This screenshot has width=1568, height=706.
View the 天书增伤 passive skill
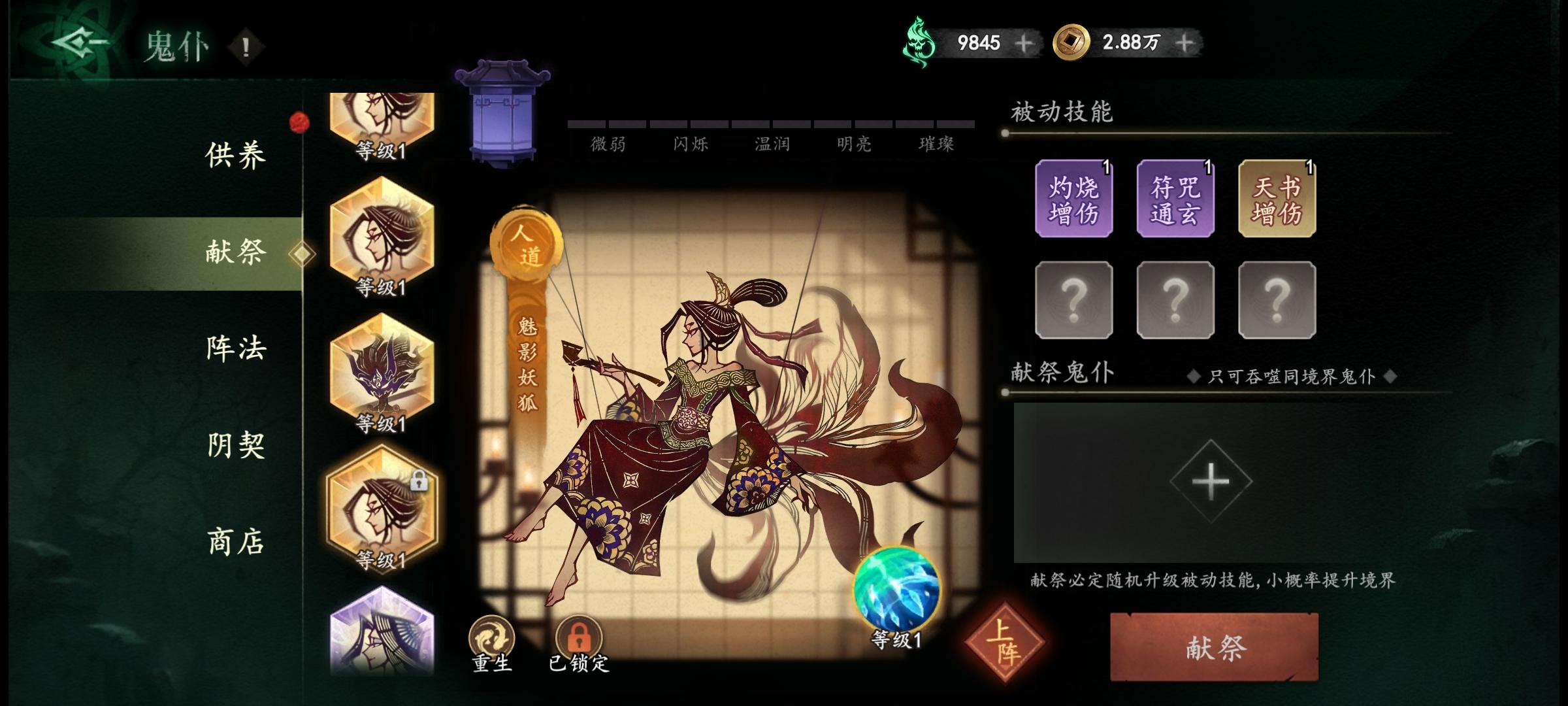pyautogui.click(x=1277, y=198)
